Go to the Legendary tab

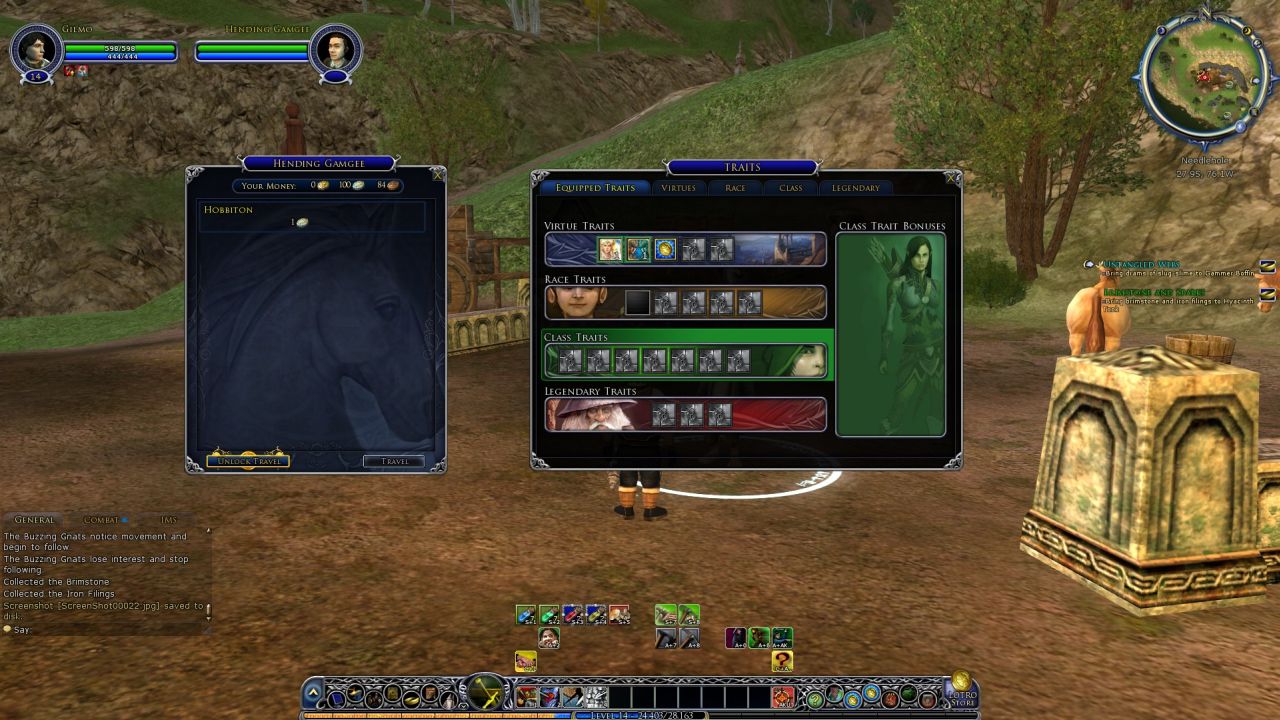(856, 188)
